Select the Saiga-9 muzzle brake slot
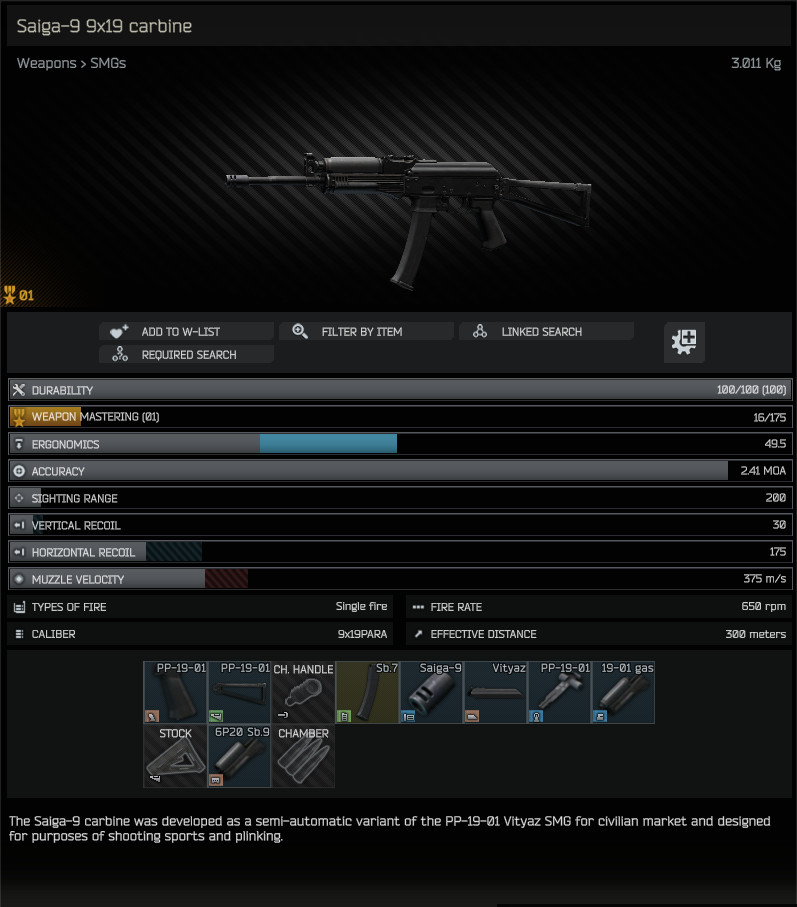The width and height of the screenshot is (797, 907). 431,692
